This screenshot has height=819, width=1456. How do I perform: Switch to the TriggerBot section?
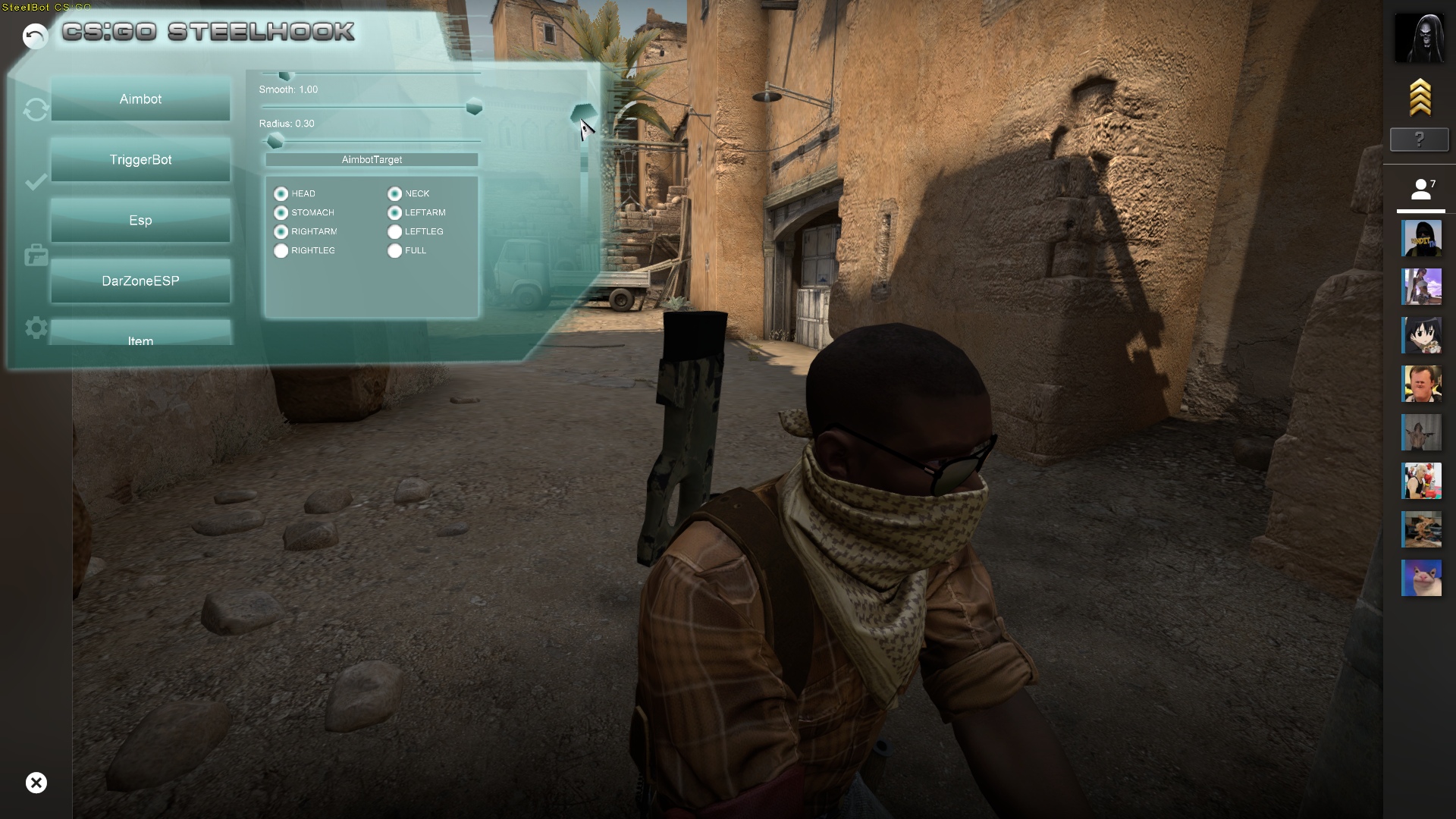tap(140, 160)
